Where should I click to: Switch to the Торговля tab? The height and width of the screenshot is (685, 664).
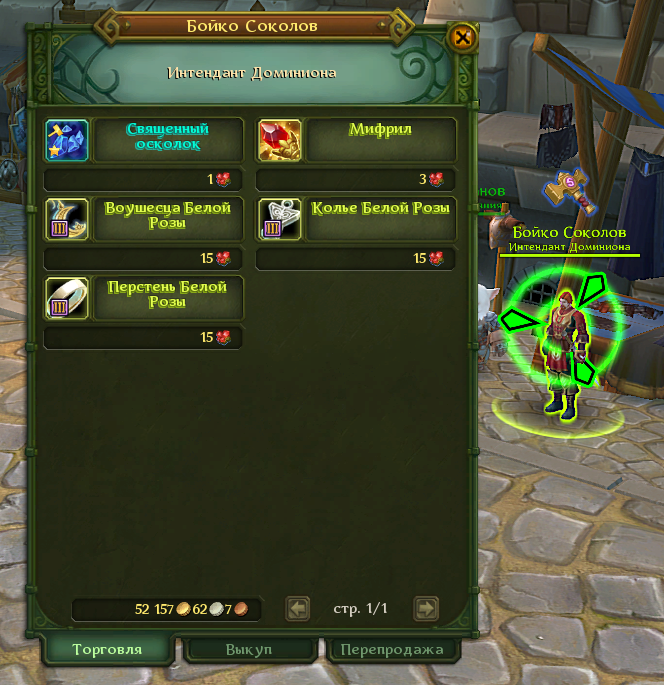(x=107, y=649)
